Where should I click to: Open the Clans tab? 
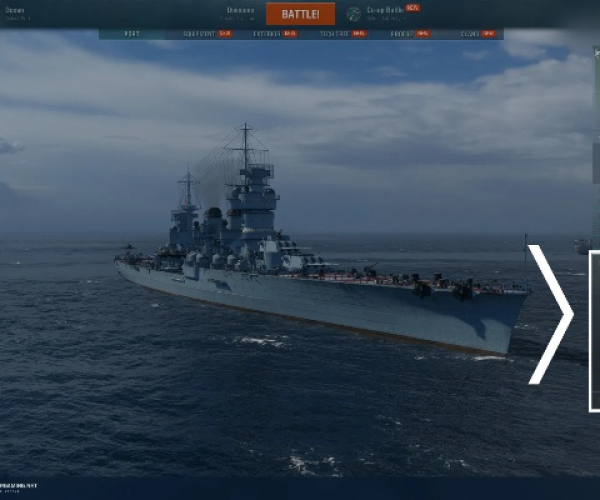click(472, 34)
